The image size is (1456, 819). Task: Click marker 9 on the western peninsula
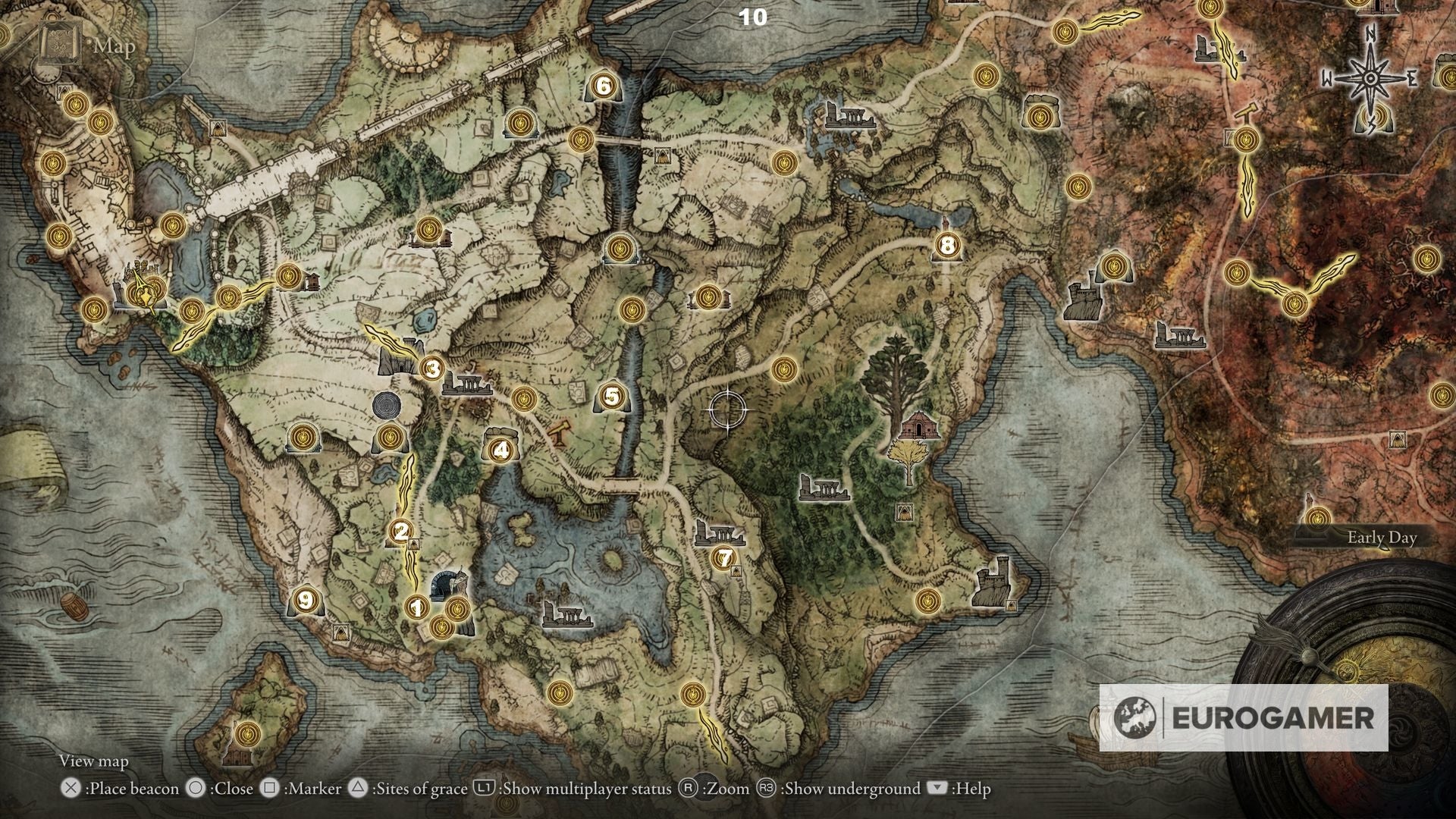306,600
